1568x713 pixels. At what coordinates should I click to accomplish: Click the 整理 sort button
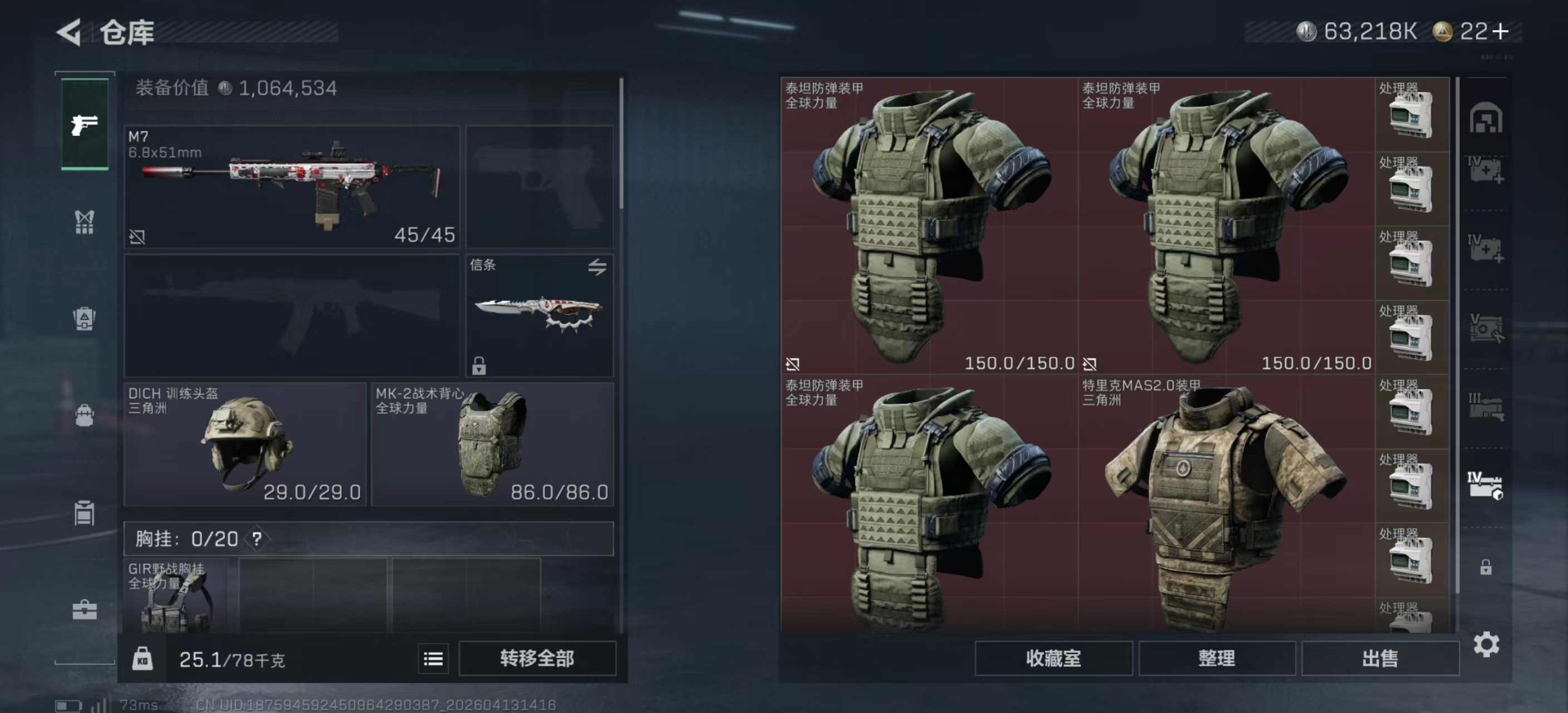[x=1216, y=658]
